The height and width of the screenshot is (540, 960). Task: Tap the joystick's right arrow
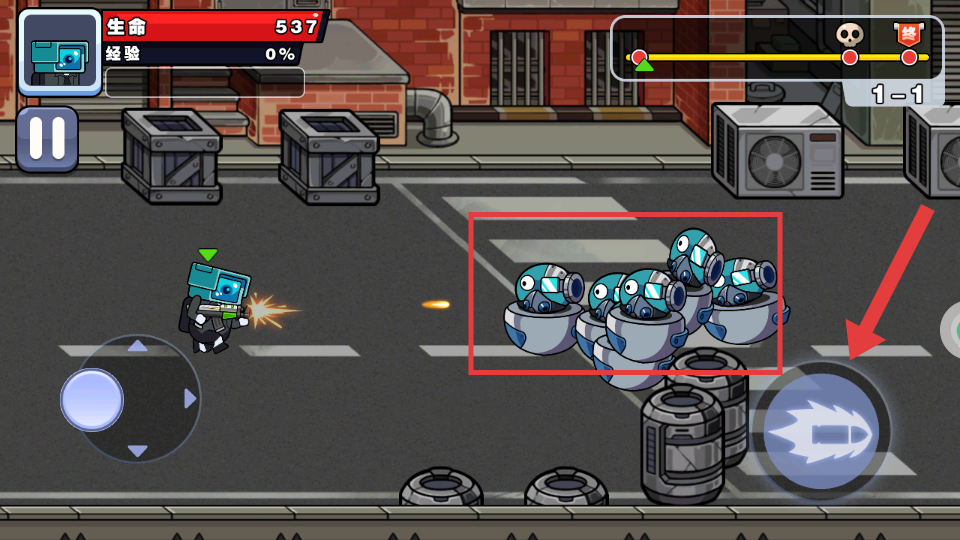pyautogui.click(x=190, y=399)
